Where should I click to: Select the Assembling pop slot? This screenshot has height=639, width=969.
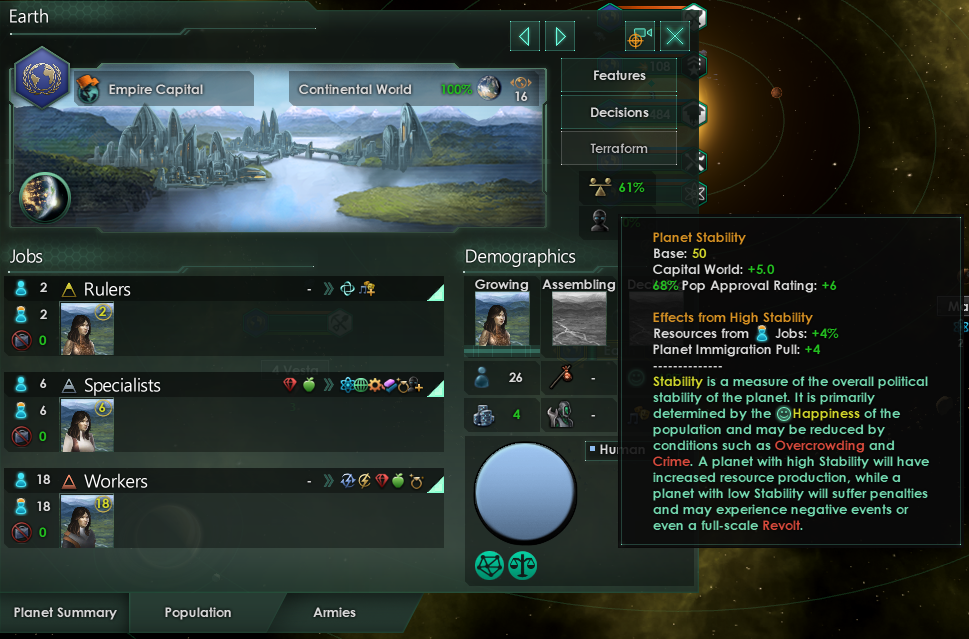pyautogui.click(x=579, y=319)
